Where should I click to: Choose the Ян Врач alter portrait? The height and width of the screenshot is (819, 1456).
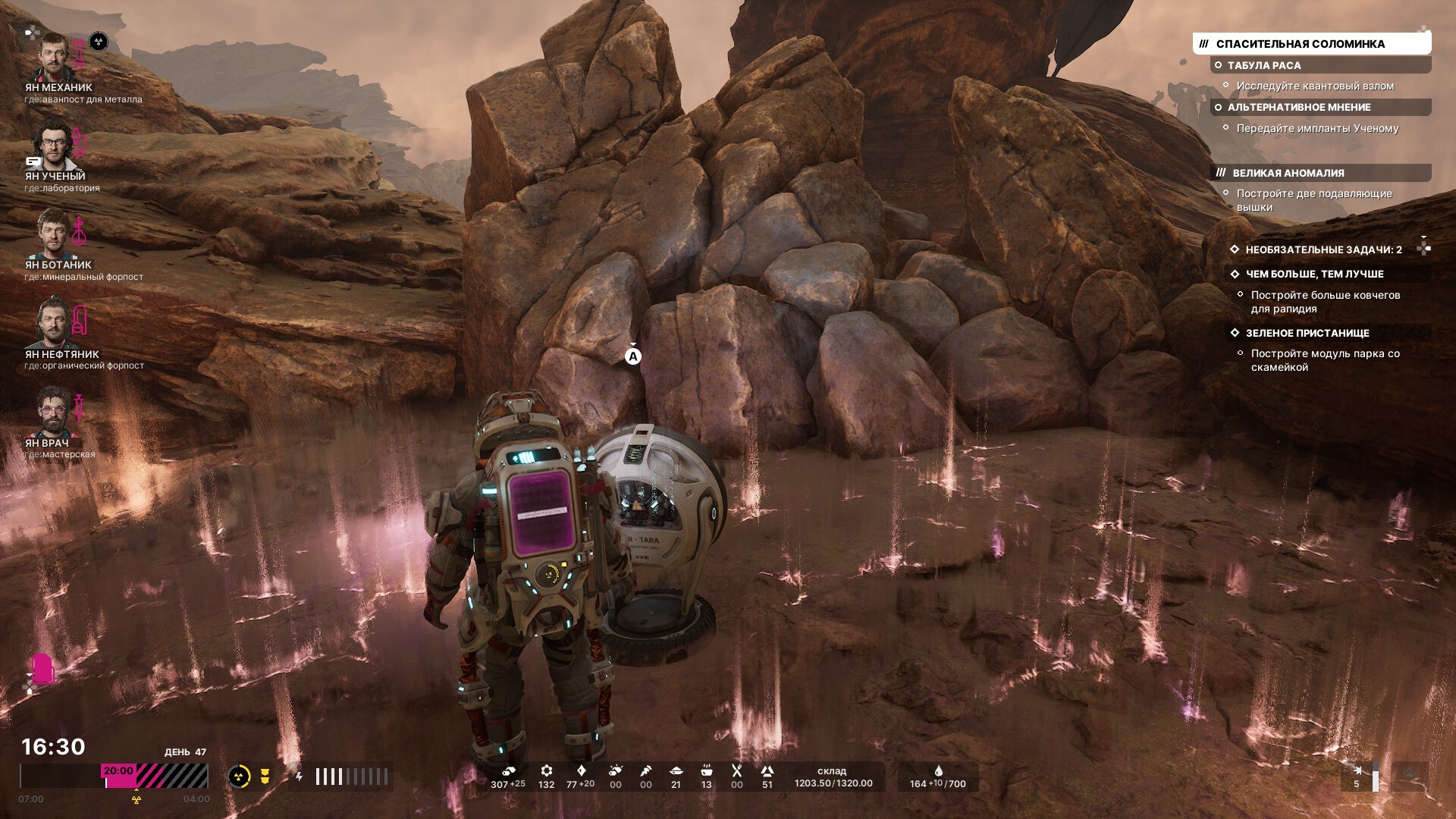(x=53, y=412)
